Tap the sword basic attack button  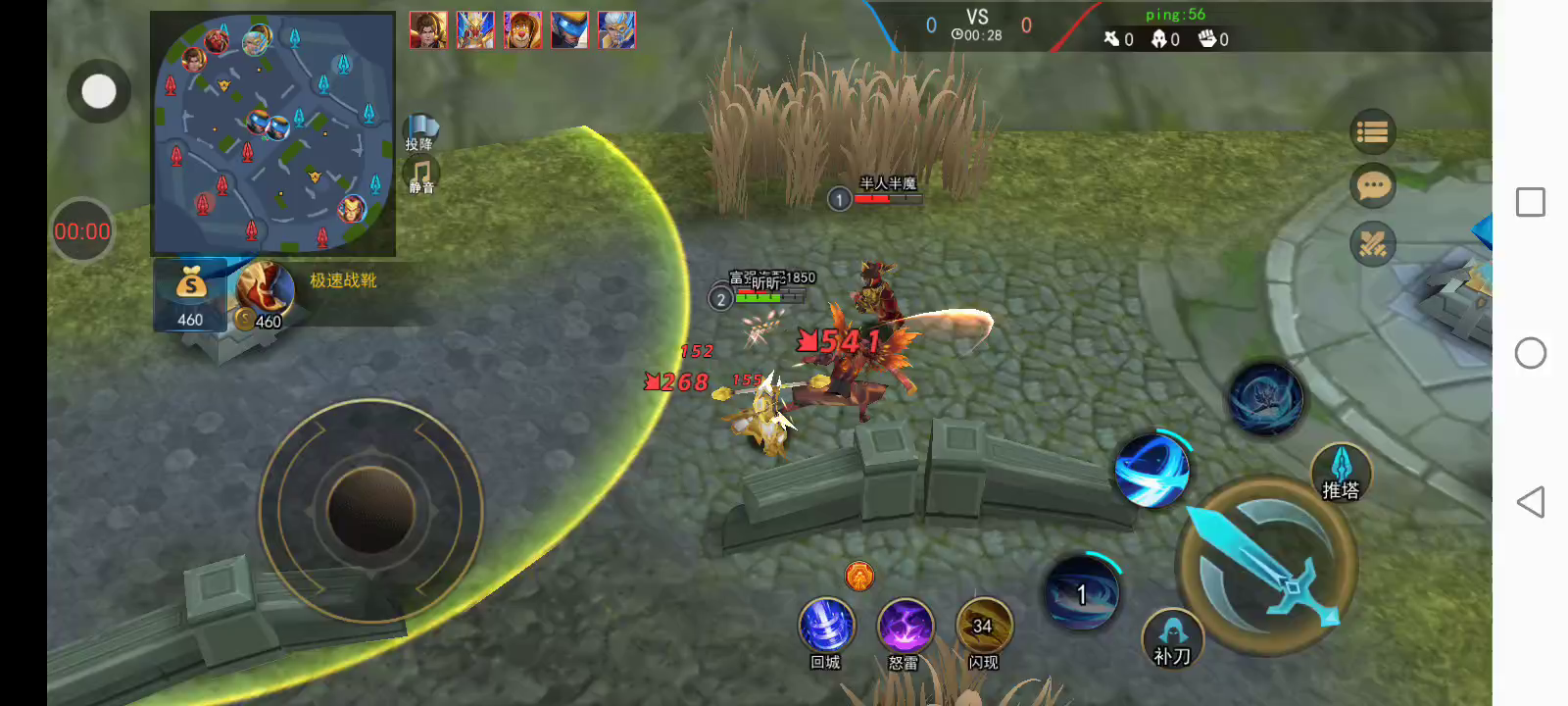[x=1267, y=566]
